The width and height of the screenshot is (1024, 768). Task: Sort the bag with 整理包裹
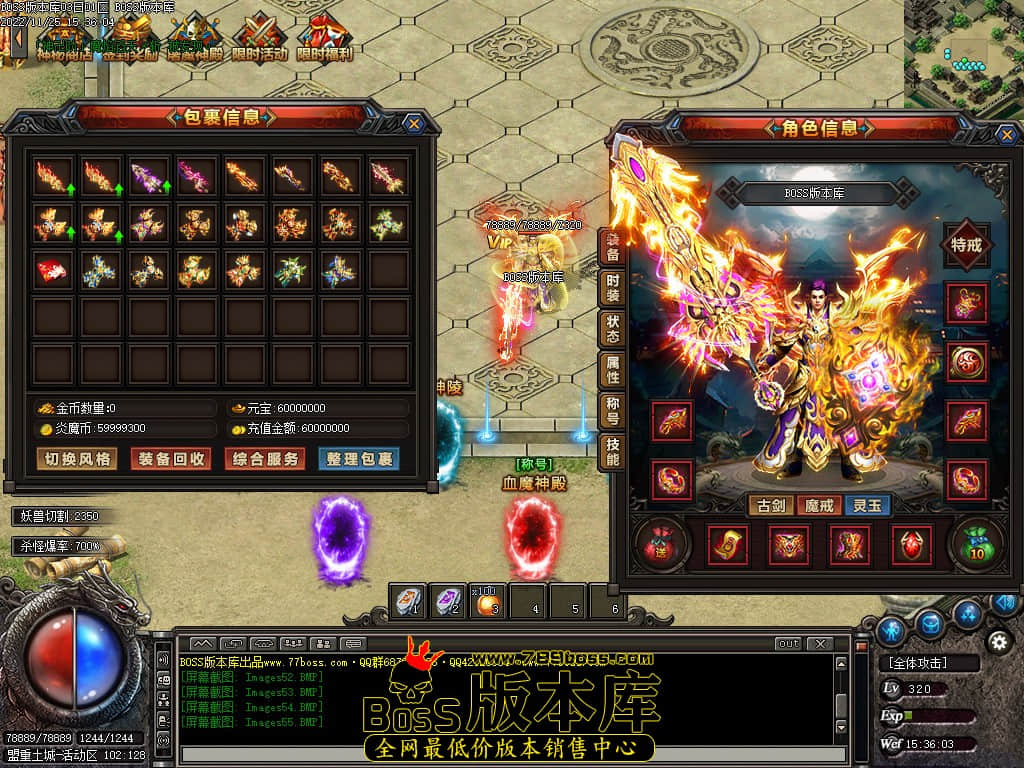coord(357,459)
